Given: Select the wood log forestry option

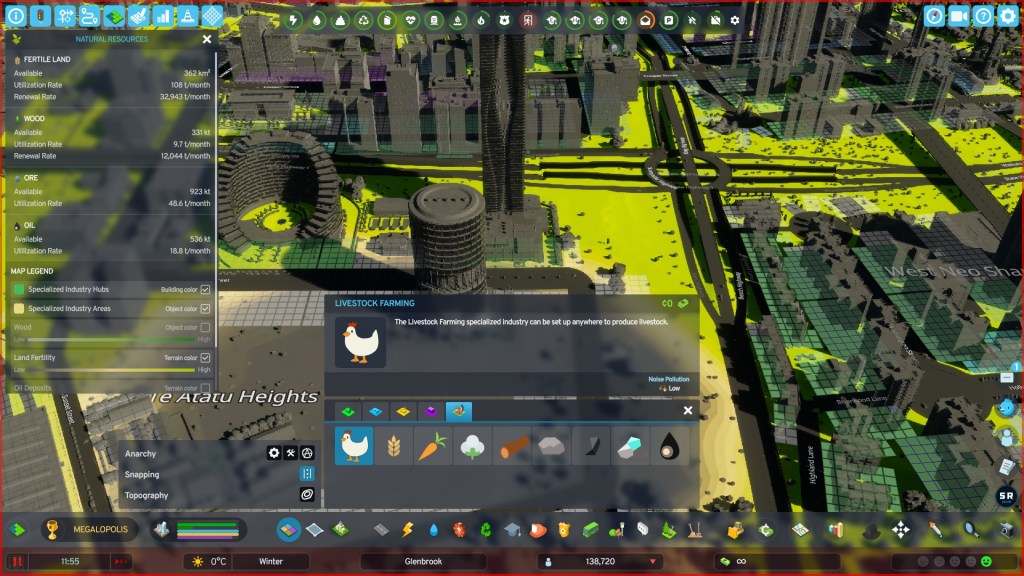Looking at the screenshot, I should click(x=510, y=446).
